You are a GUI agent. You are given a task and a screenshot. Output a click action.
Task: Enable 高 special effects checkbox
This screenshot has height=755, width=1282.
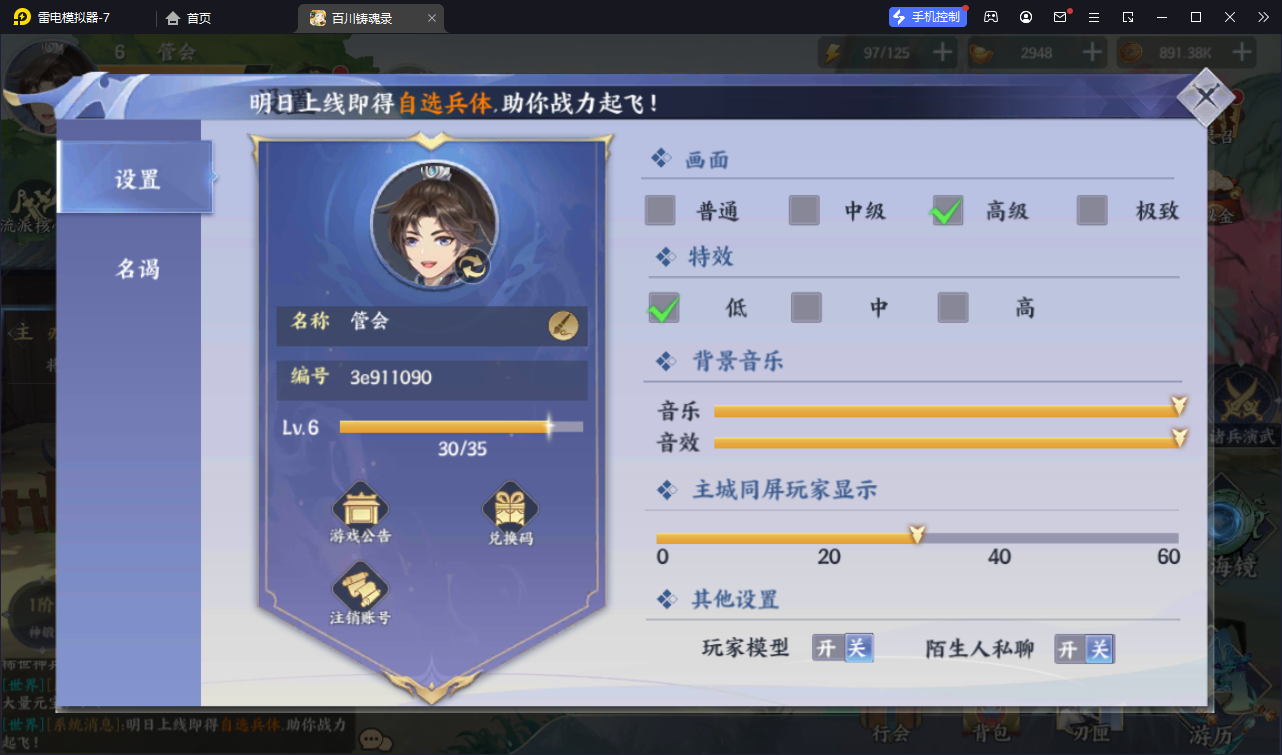tap(952, 307)
